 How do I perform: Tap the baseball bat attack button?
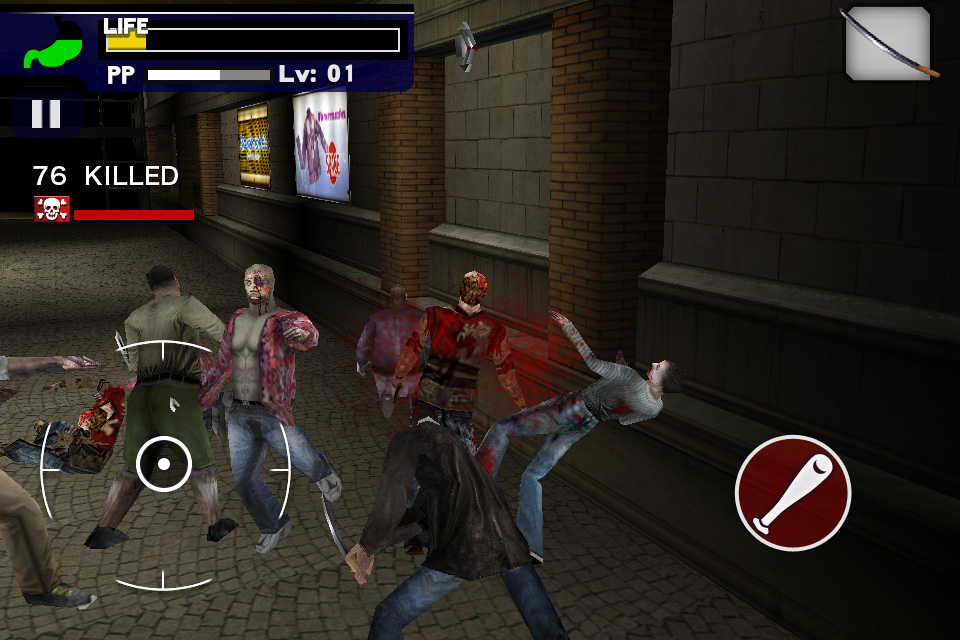click(793, 493)
